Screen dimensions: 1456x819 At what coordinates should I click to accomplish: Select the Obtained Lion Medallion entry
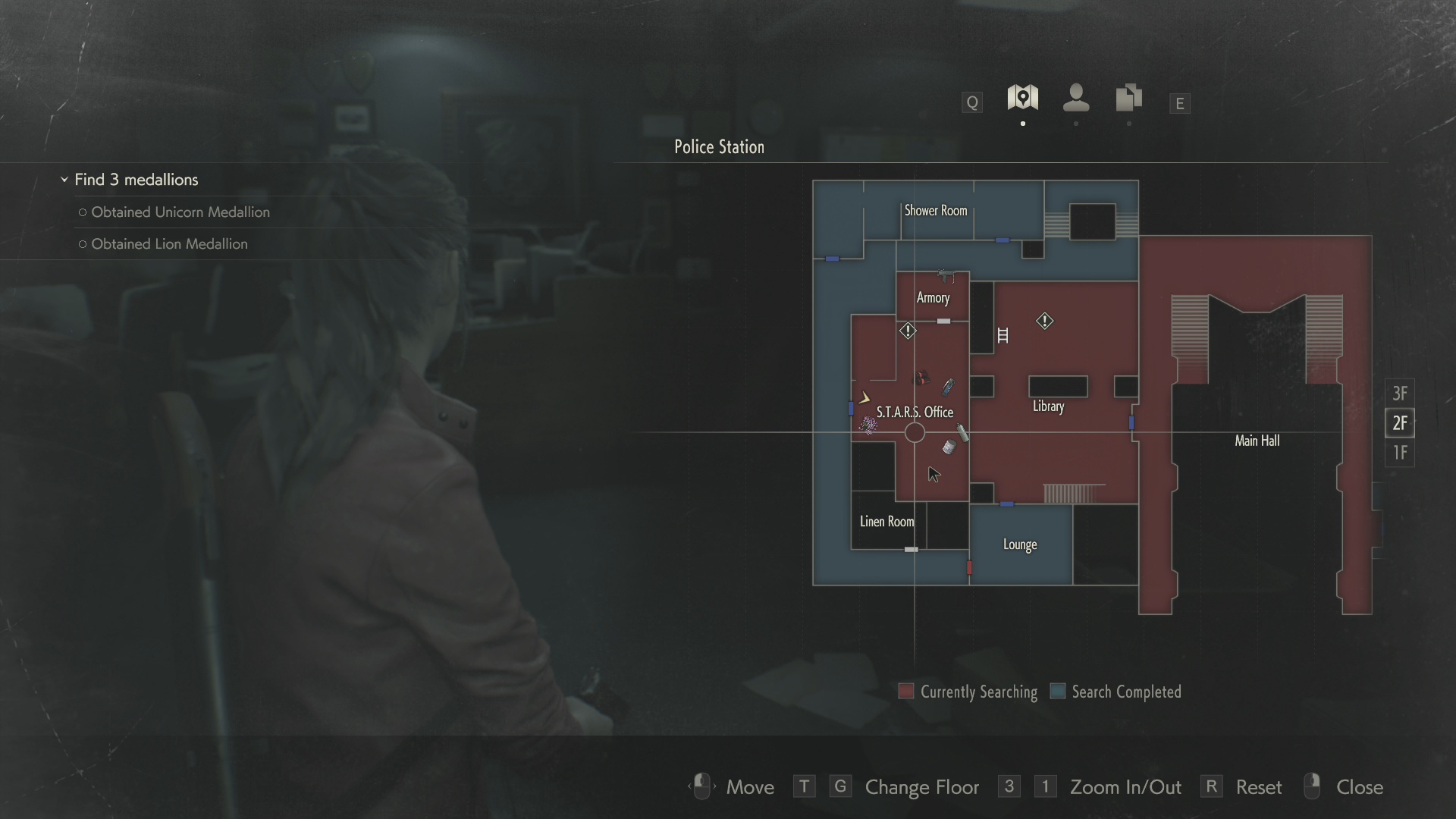coord(169,244)
